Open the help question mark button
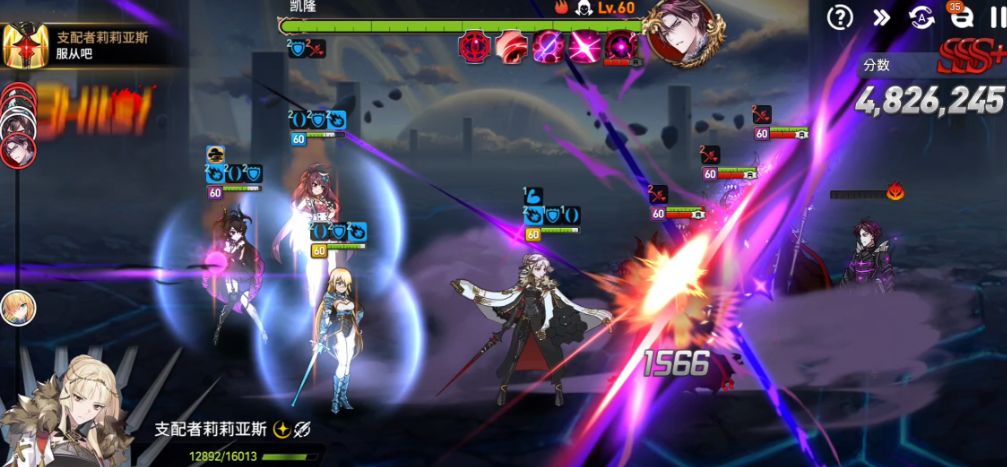1007x467 pixels. point(841,17)
